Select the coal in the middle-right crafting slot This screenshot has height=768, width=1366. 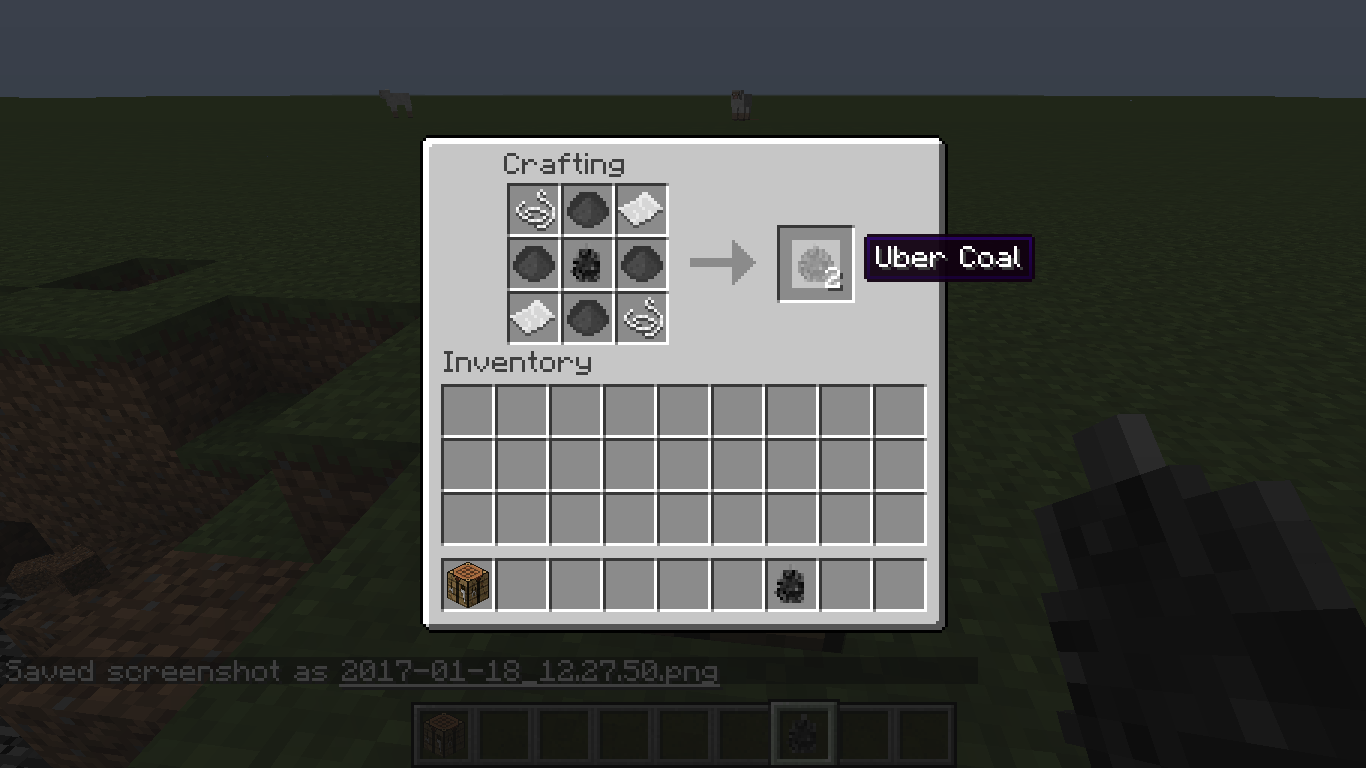point(641,264)
